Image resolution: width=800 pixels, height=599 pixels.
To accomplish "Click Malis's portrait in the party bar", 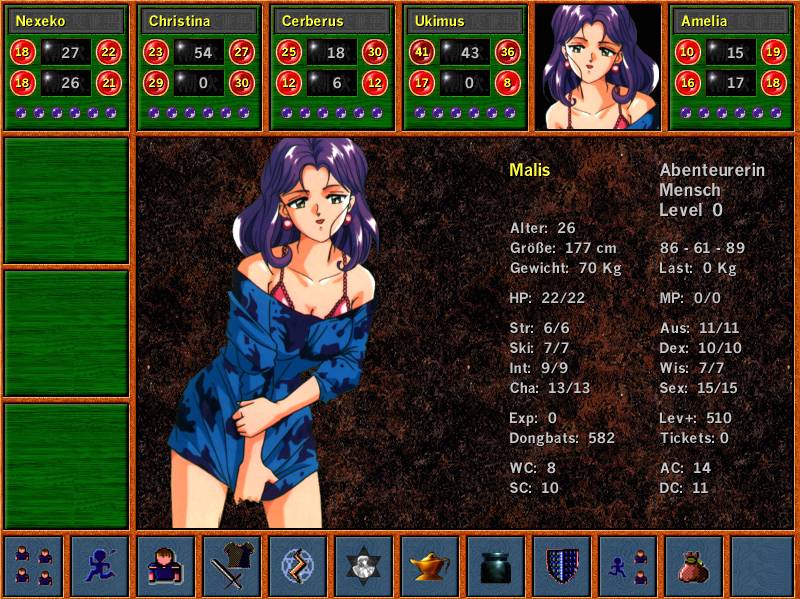I will pyautogui.click(x=598, y=67).
